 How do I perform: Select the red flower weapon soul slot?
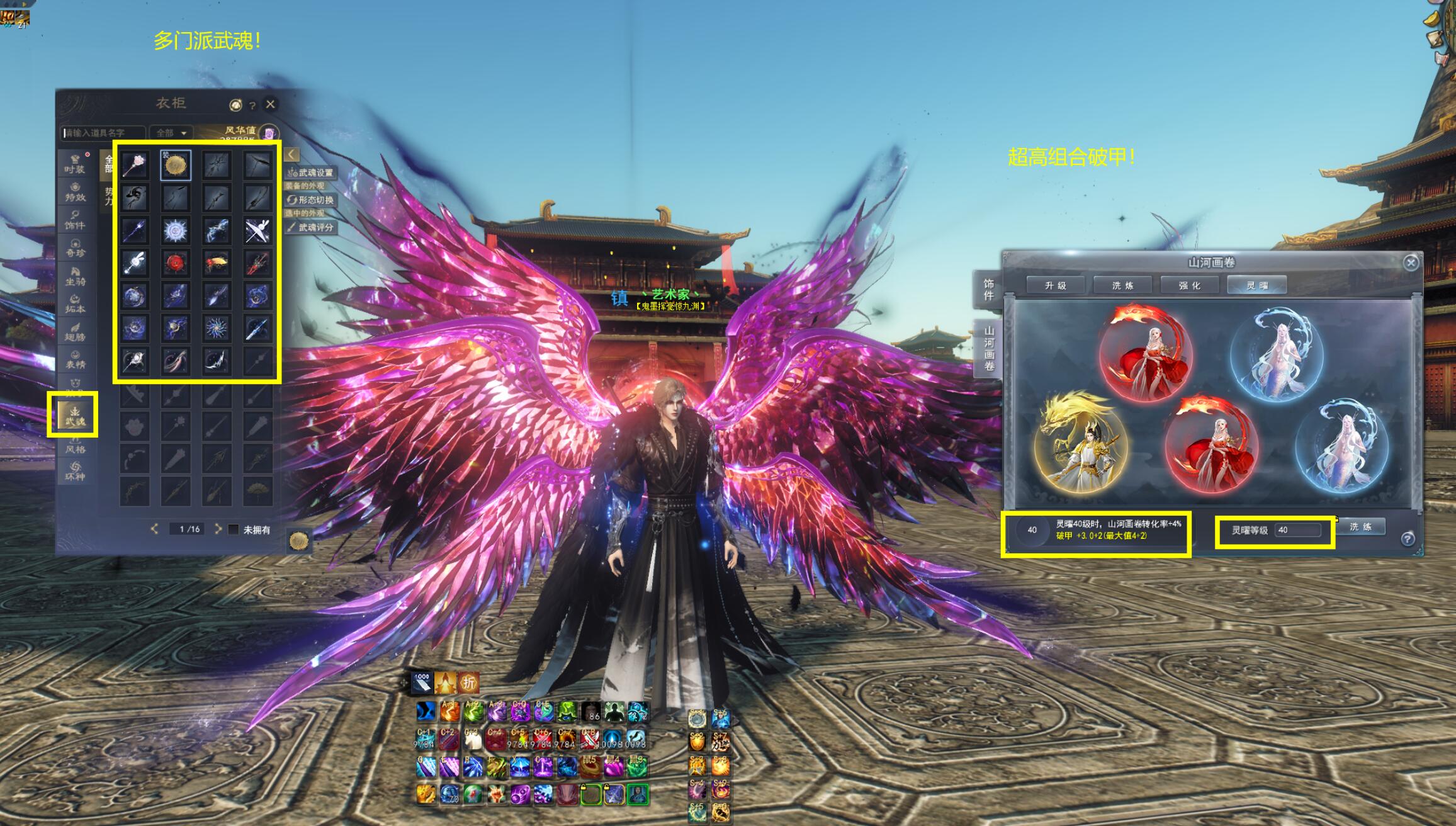(x=175, y=263)
